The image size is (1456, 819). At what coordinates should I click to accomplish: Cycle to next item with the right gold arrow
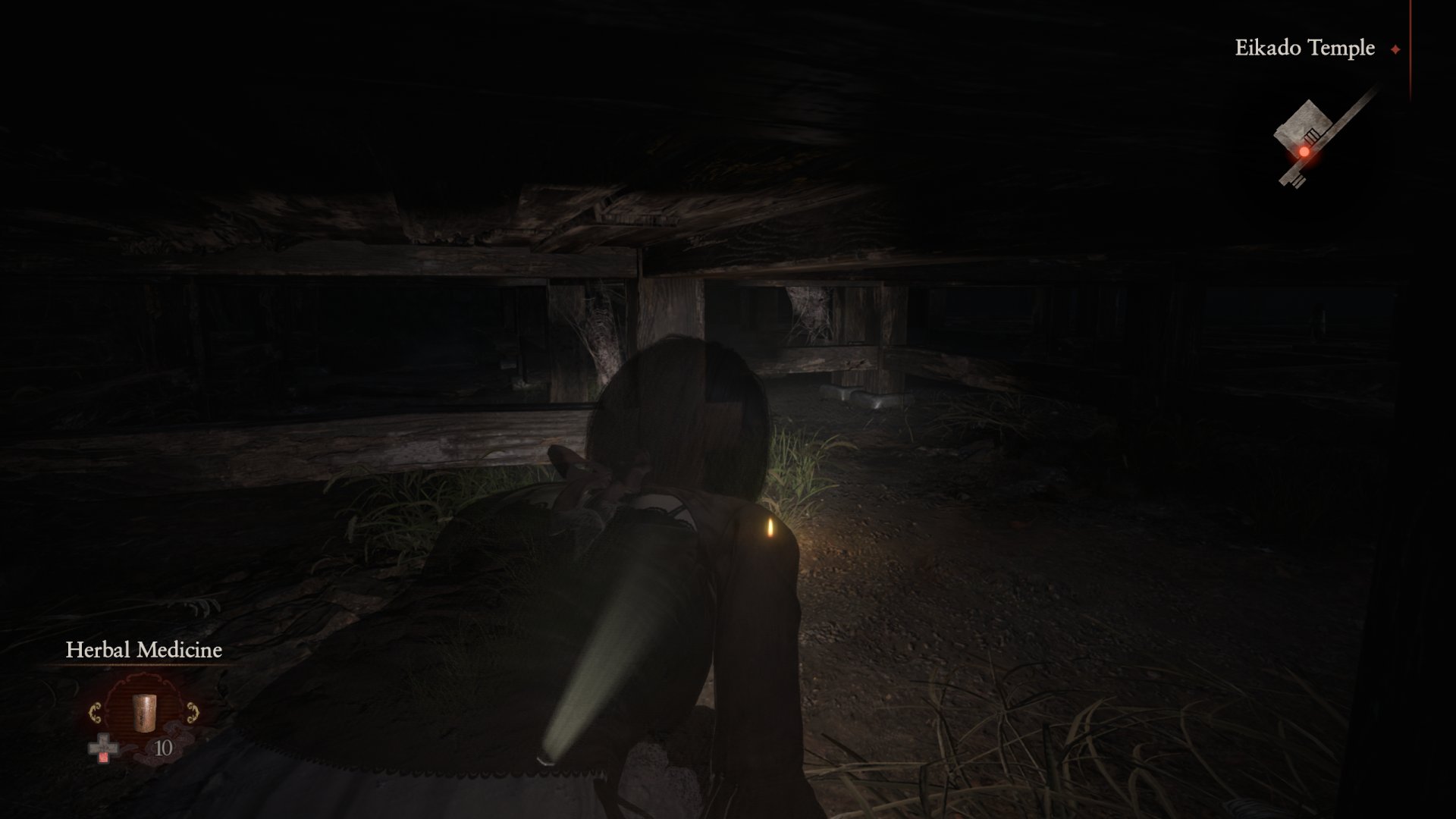tap(192, 713)
